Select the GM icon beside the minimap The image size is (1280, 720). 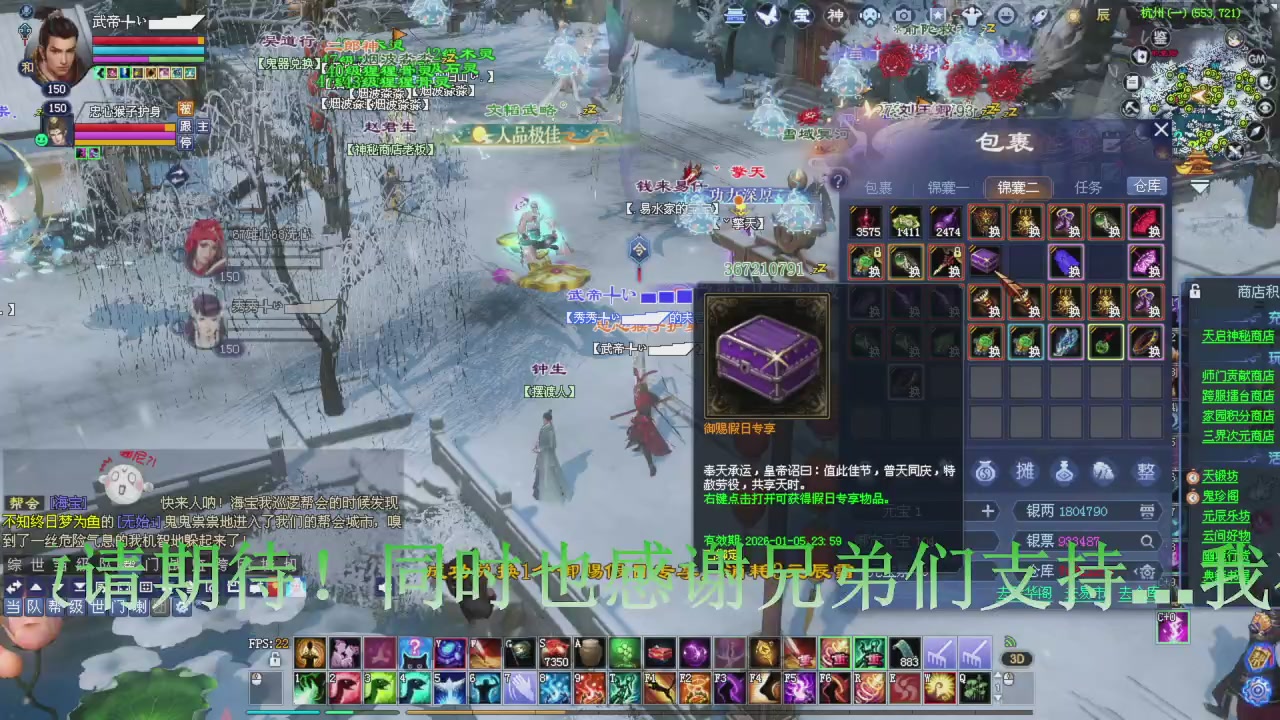(1257, 59)
